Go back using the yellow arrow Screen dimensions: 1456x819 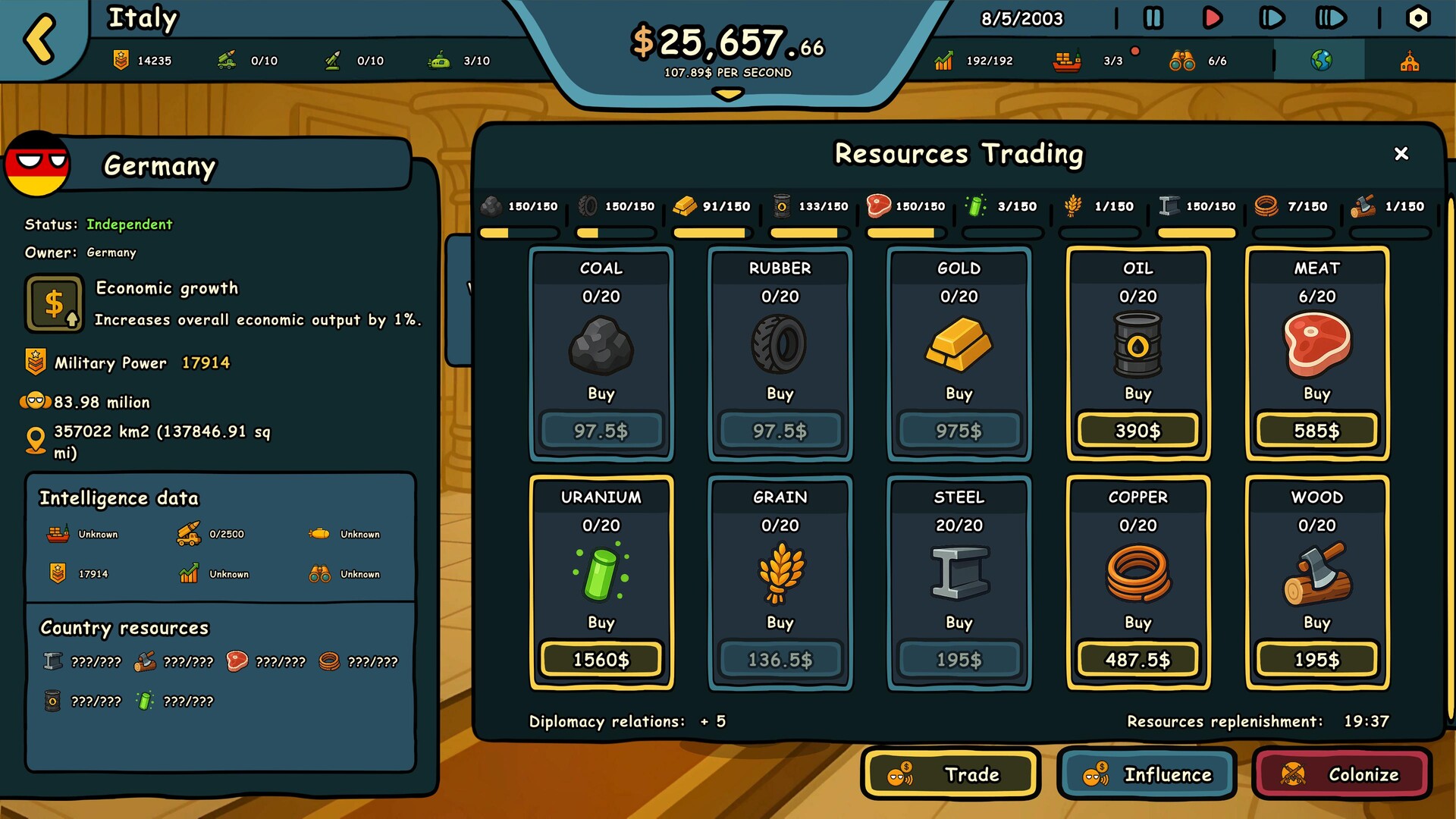[x=39, y=38]
